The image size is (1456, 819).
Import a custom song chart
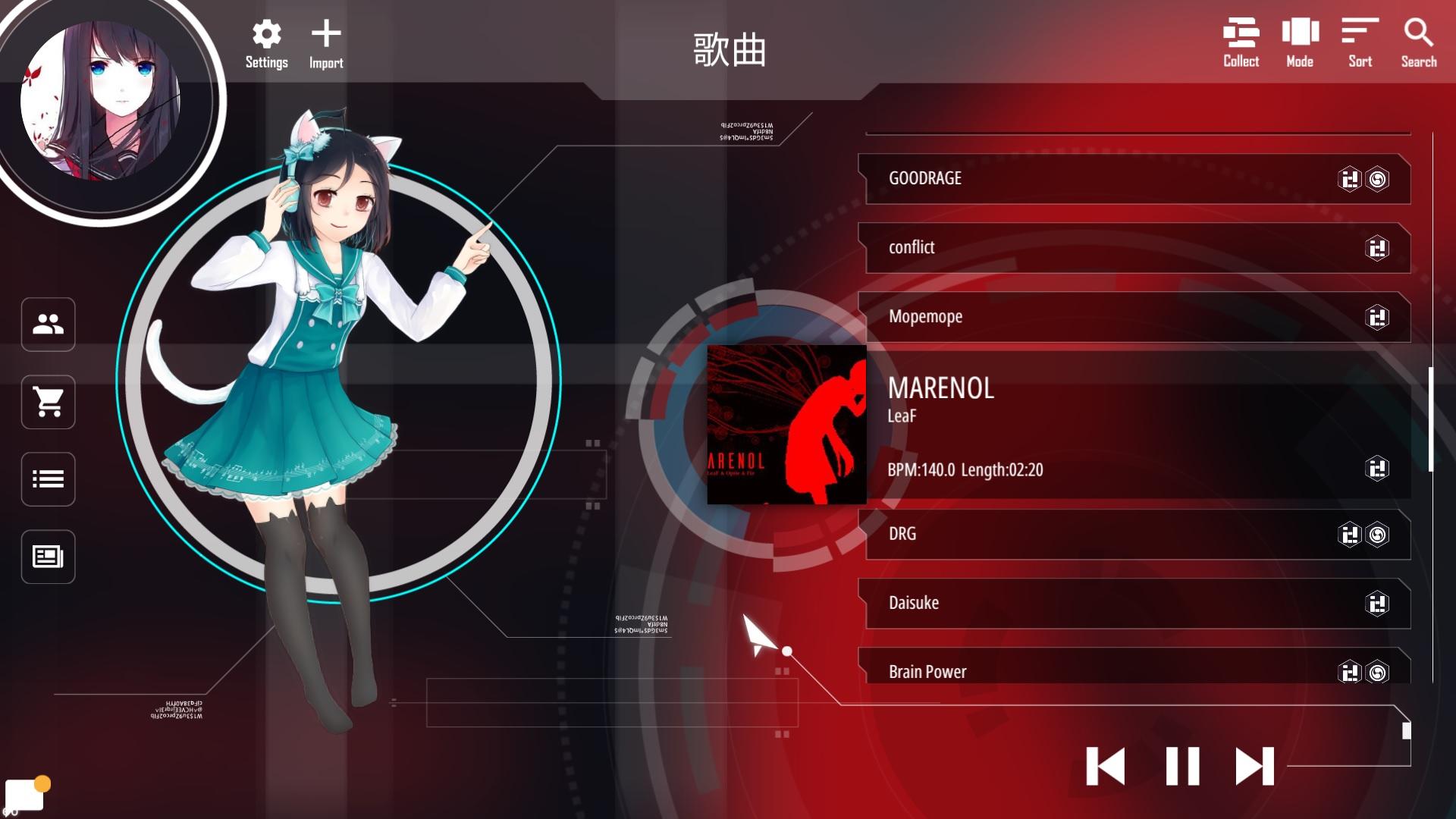pos(325,34)
